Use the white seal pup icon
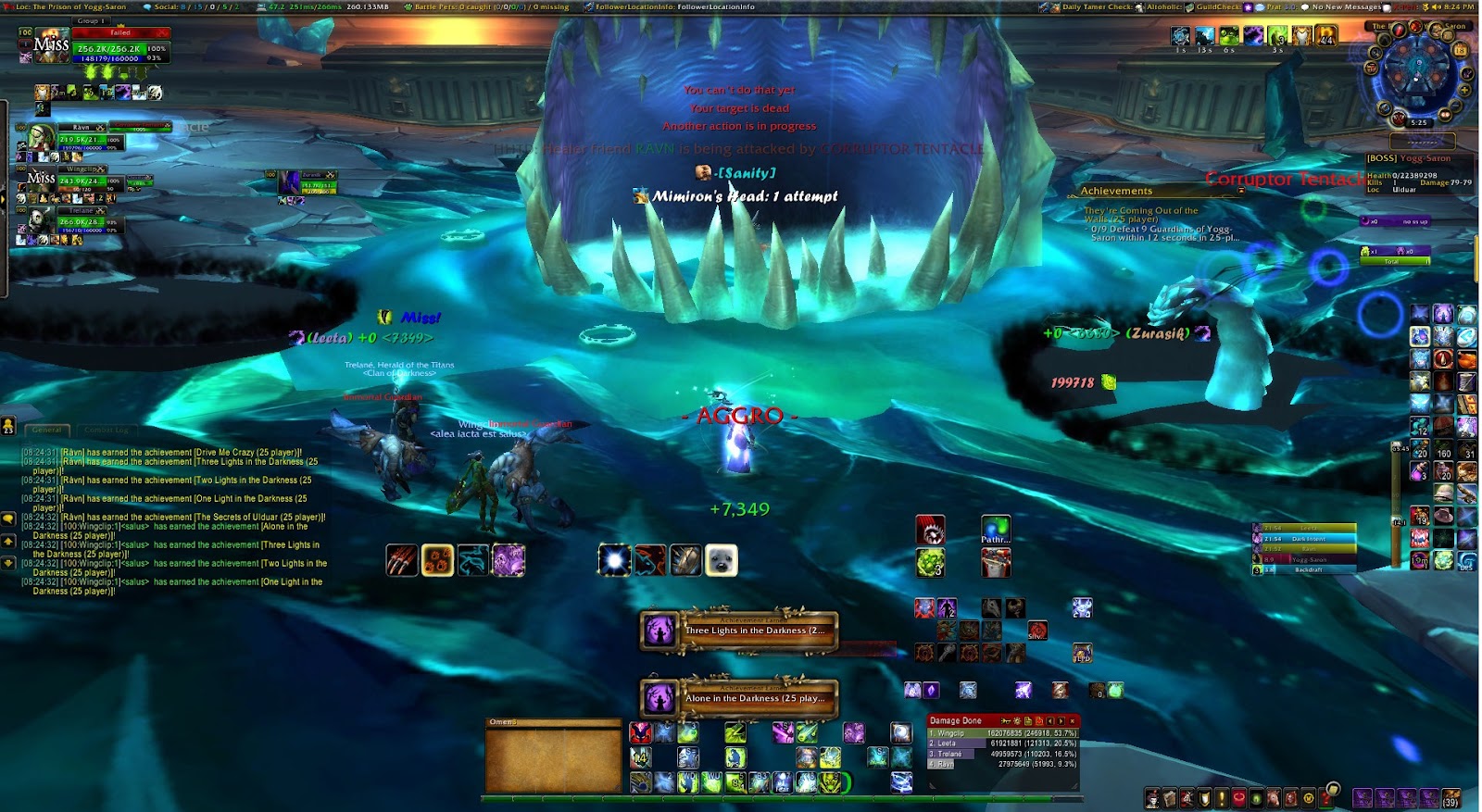Image resolution: width=1482 pixels, height=812 pixels. click(x=722, y=560)
